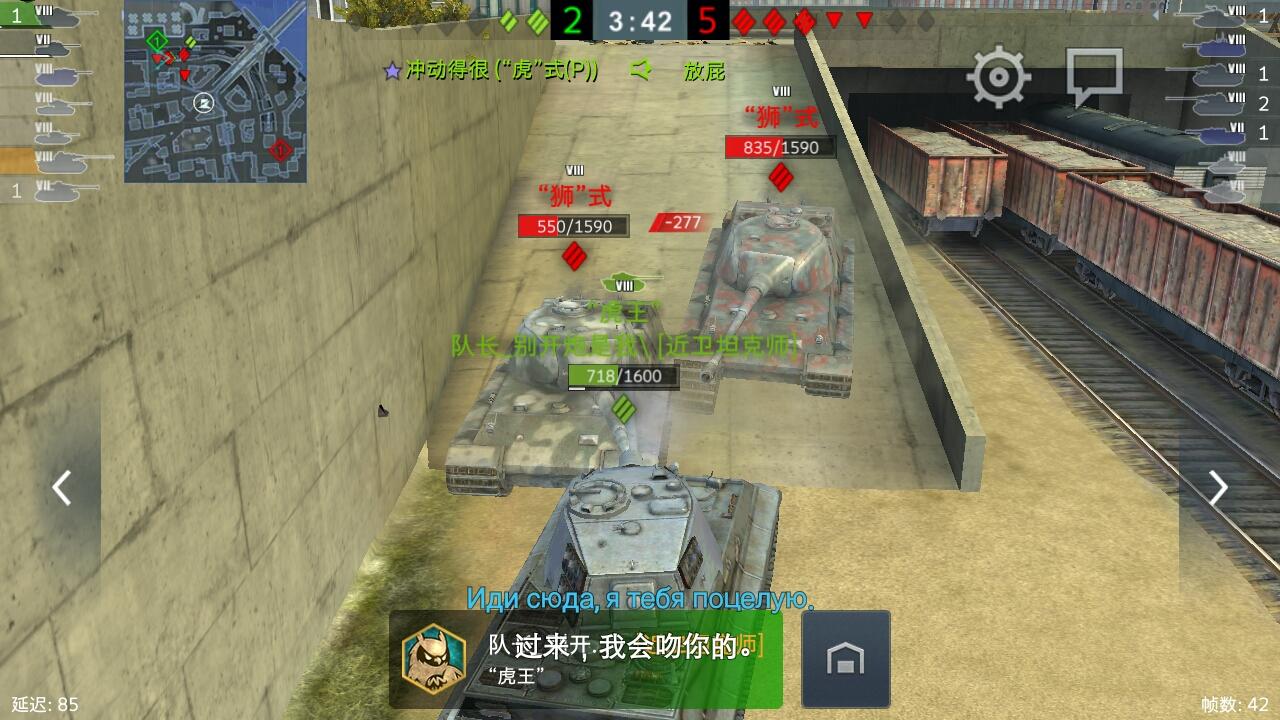Click the owl crew avatar beside the chat message
1280x720 pixels.
[432, 661]
